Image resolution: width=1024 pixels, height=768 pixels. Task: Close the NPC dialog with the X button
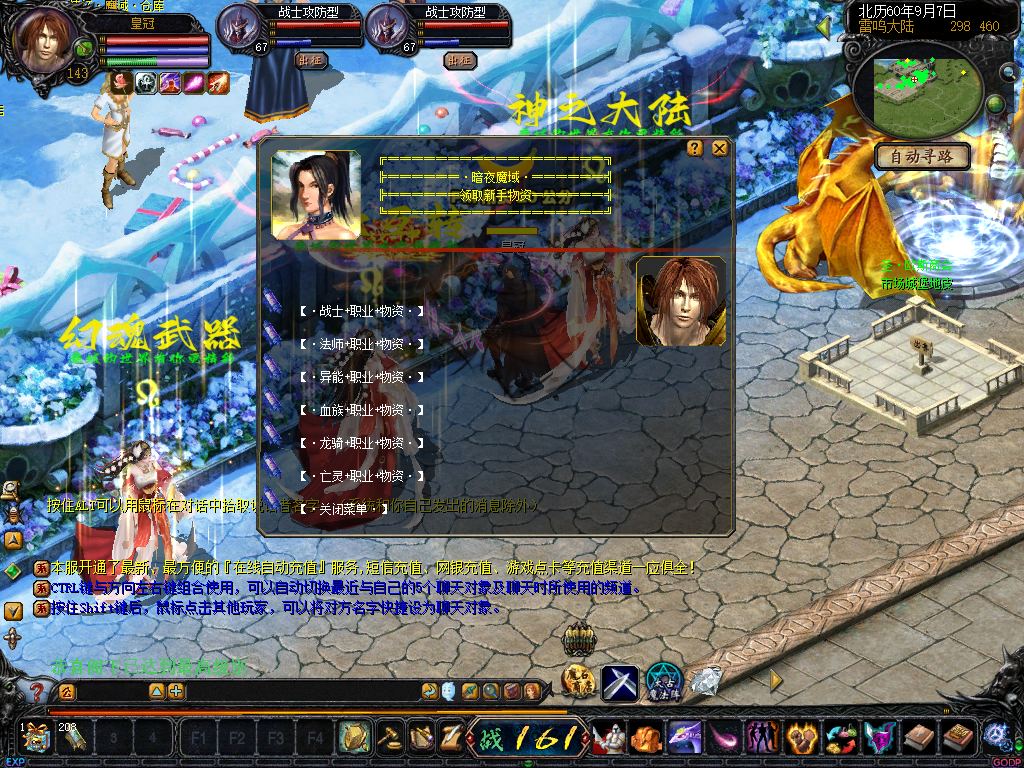719,148
